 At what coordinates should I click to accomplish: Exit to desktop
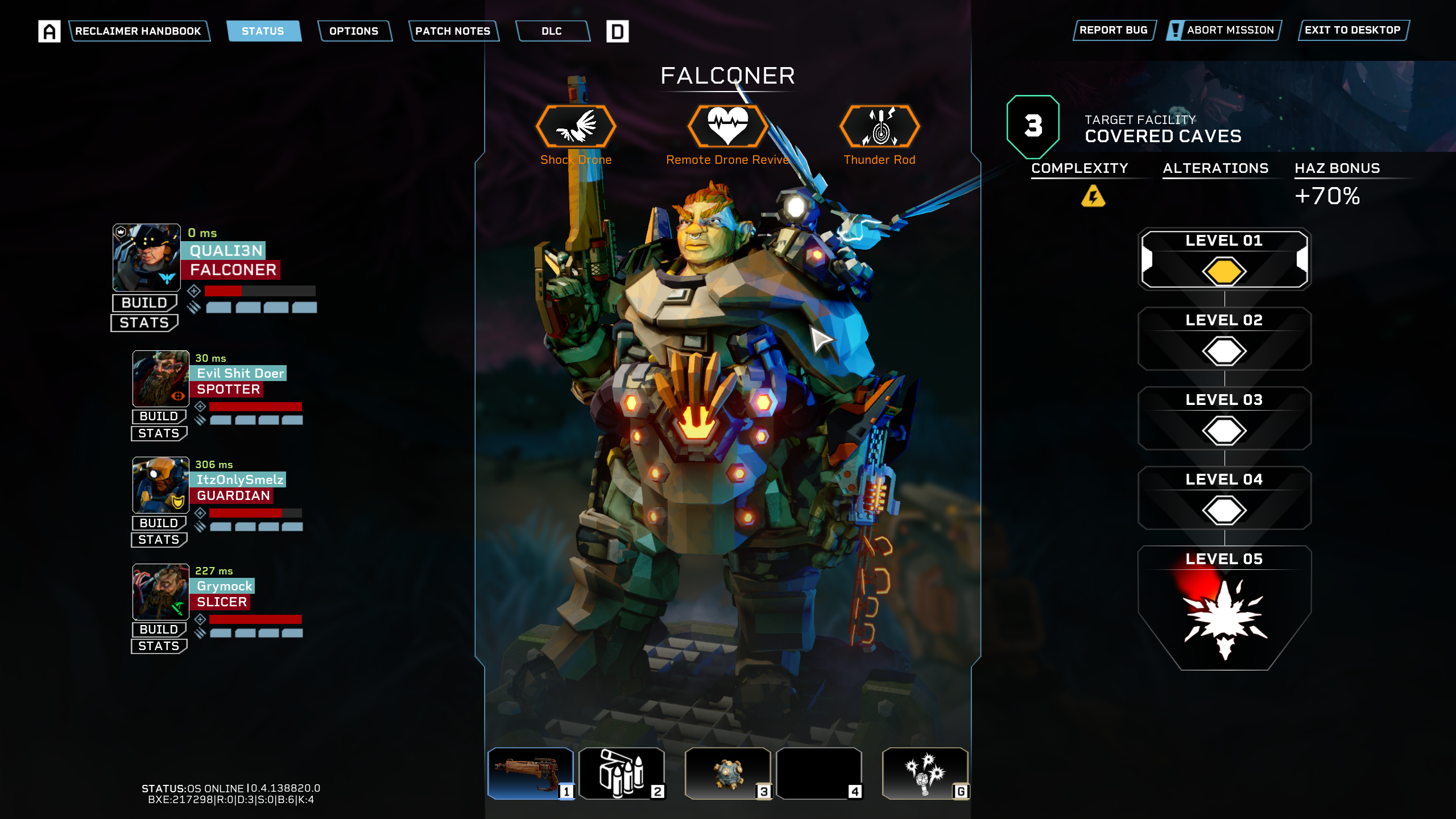(x=1352, y=30)
